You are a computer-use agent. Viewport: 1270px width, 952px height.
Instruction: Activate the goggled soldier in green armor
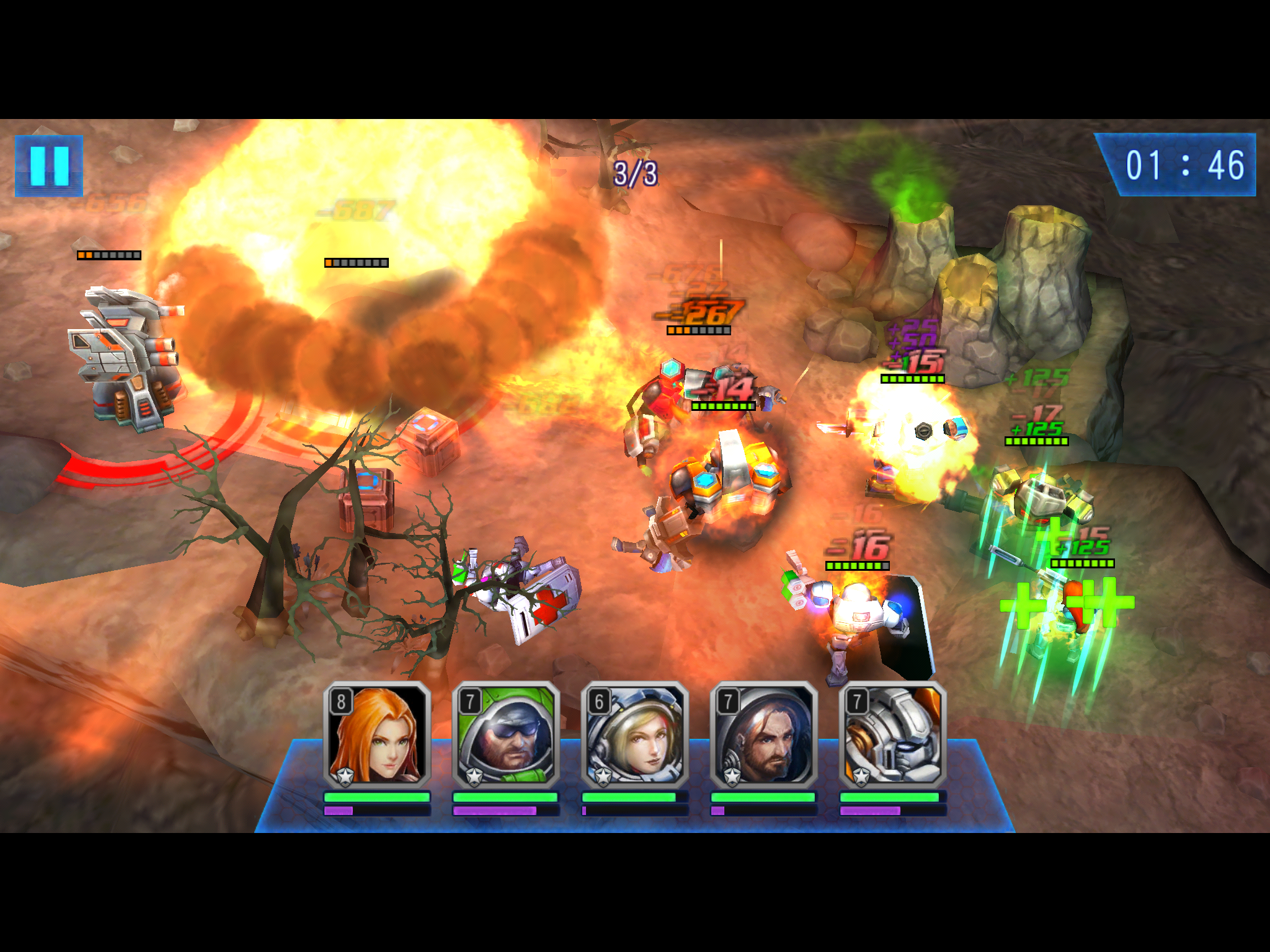[506, 736]
